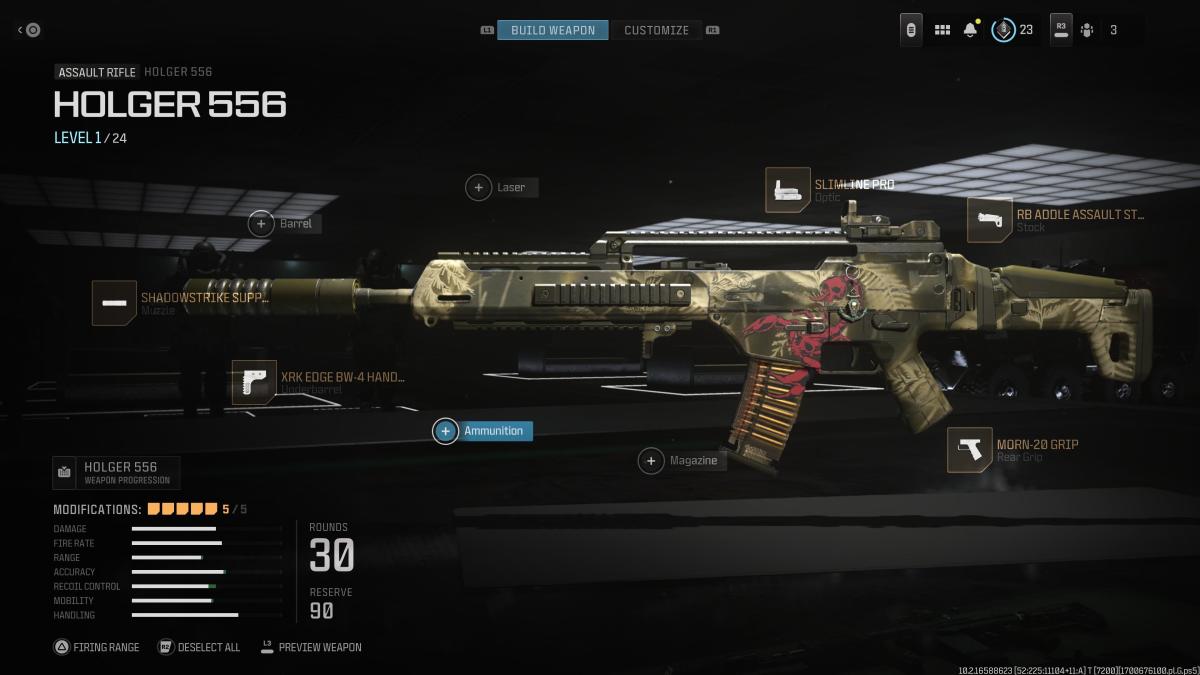Show notifications via the bell icon
The width and height of the screenshot is (1200, 675).
pyautogui.click(x=970, y=30)
